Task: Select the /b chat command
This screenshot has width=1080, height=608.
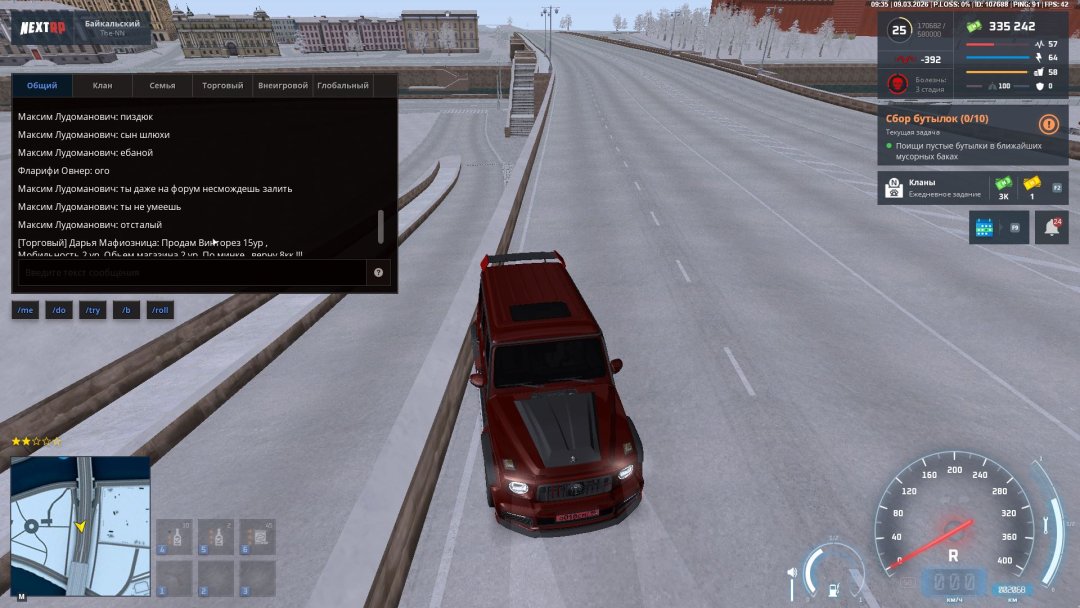Action: coord(126,311)
